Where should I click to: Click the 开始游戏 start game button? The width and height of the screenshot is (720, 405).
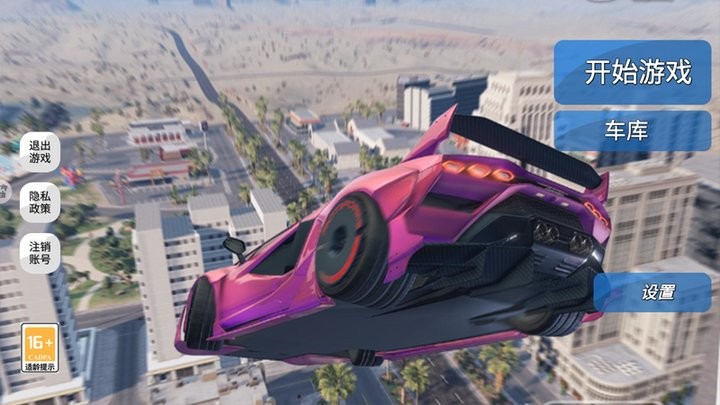tap(637, 72)
